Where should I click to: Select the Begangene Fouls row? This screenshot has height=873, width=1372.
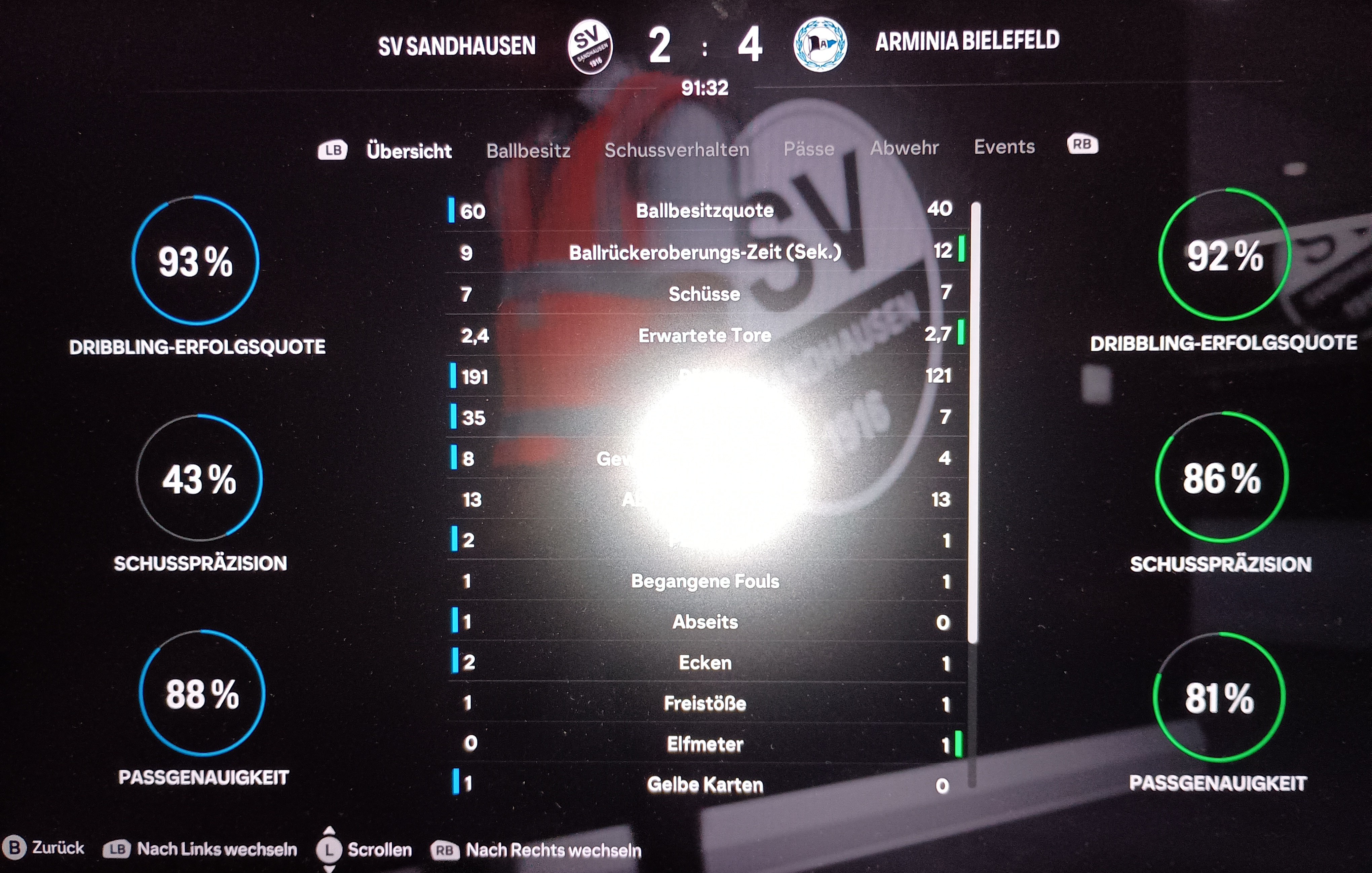[x=705, y=581]
